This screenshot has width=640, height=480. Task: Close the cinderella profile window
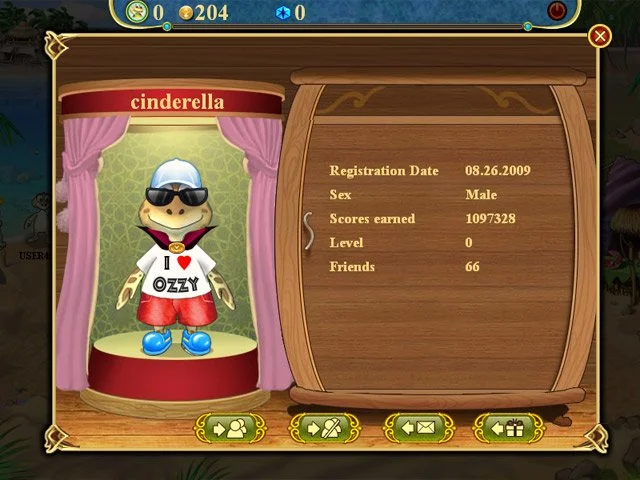pyautogui.click(x=600, y=37)
